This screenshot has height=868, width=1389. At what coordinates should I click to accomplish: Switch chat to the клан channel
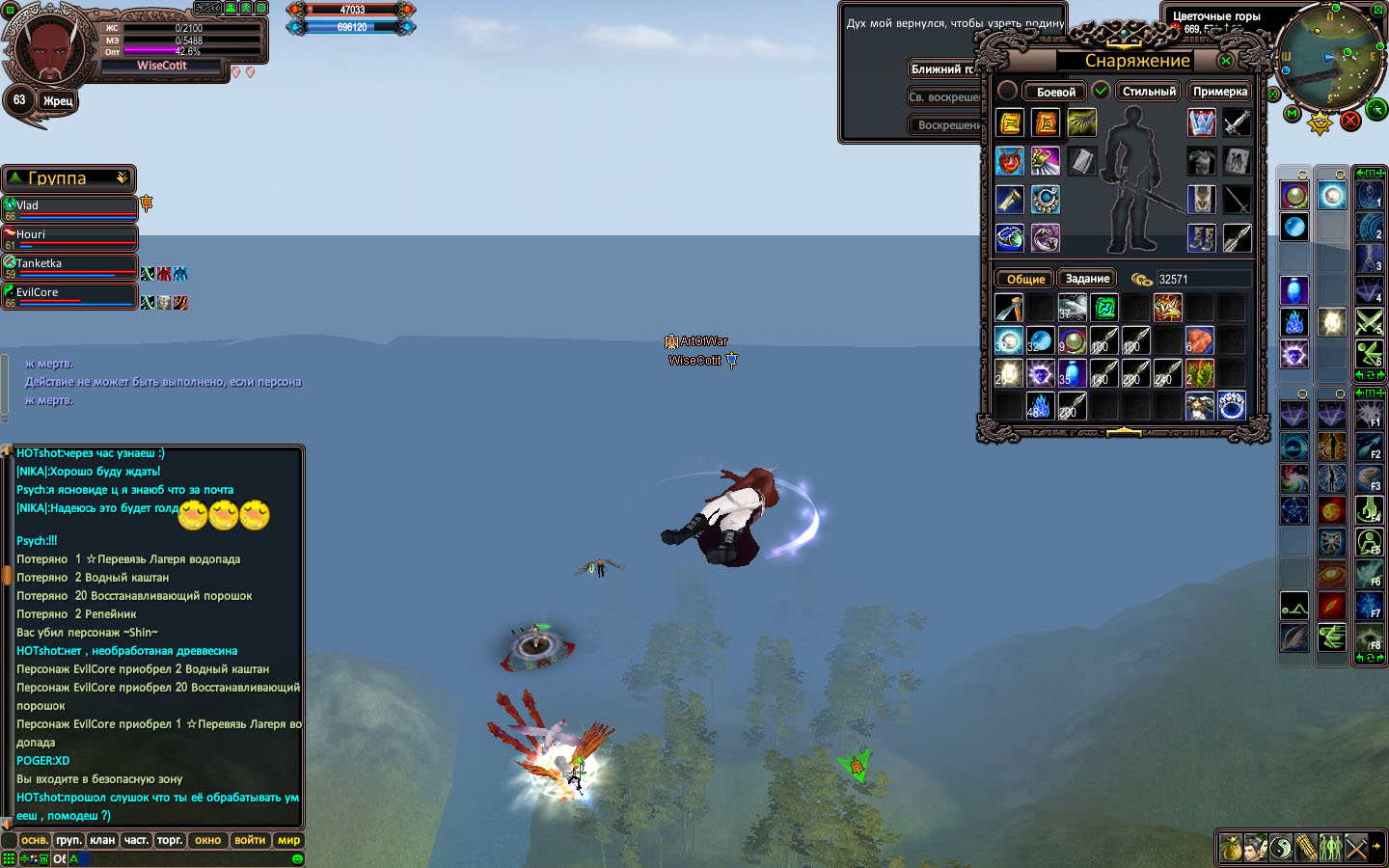[x=102, y=840]
